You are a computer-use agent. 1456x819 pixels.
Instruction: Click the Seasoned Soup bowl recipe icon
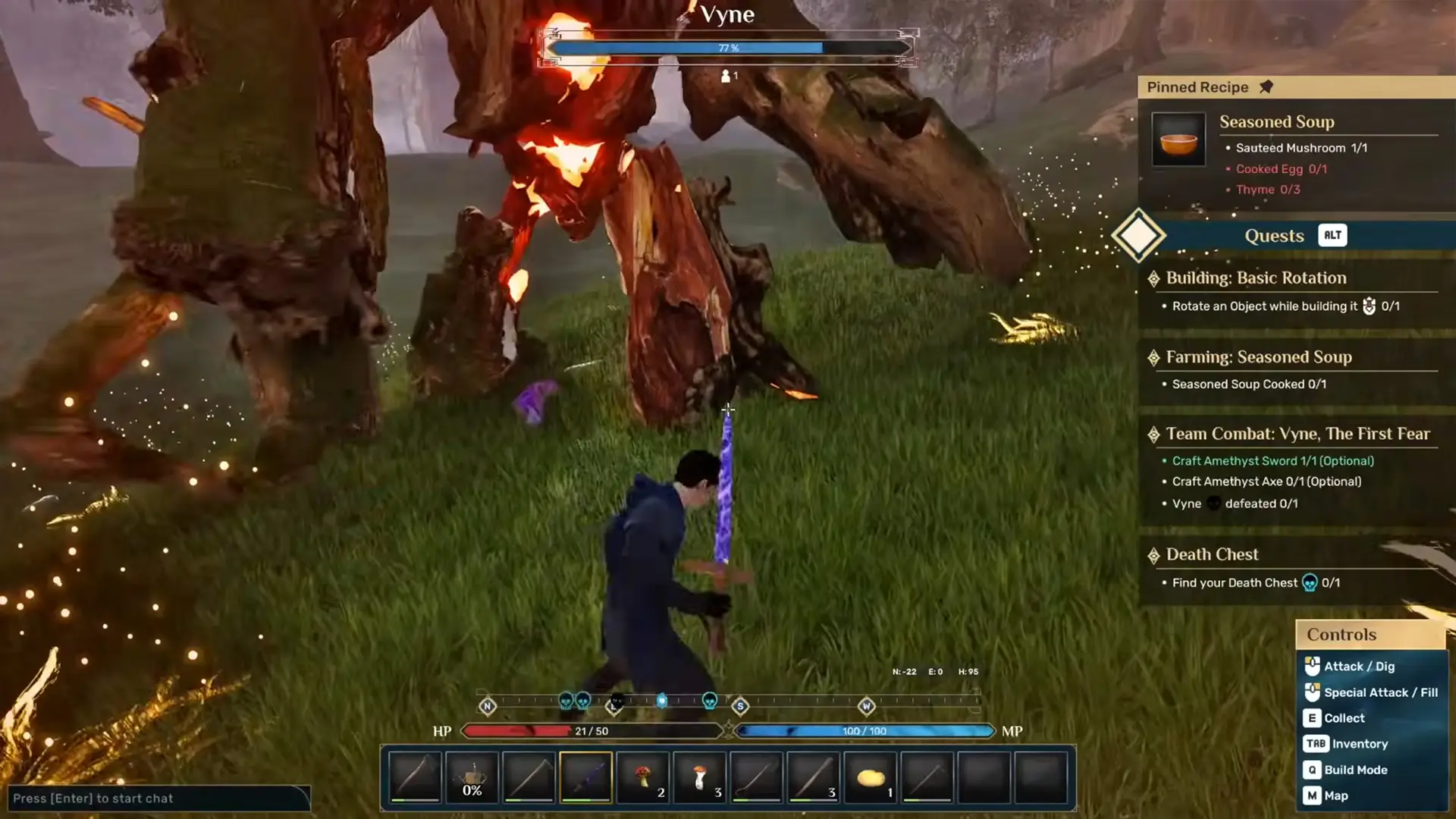pos(1178,140)
